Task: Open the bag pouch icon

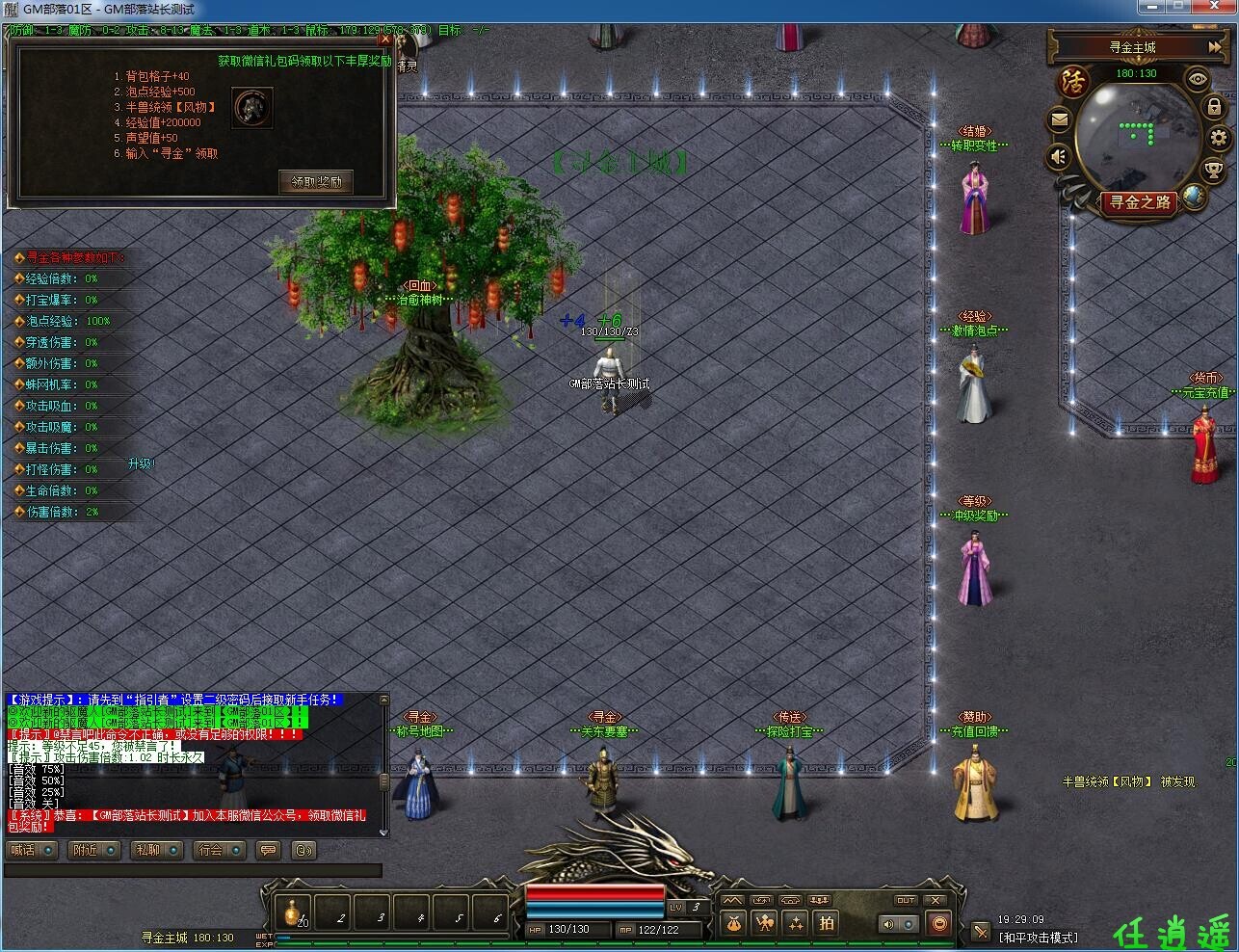Action: tap(734, 923)
